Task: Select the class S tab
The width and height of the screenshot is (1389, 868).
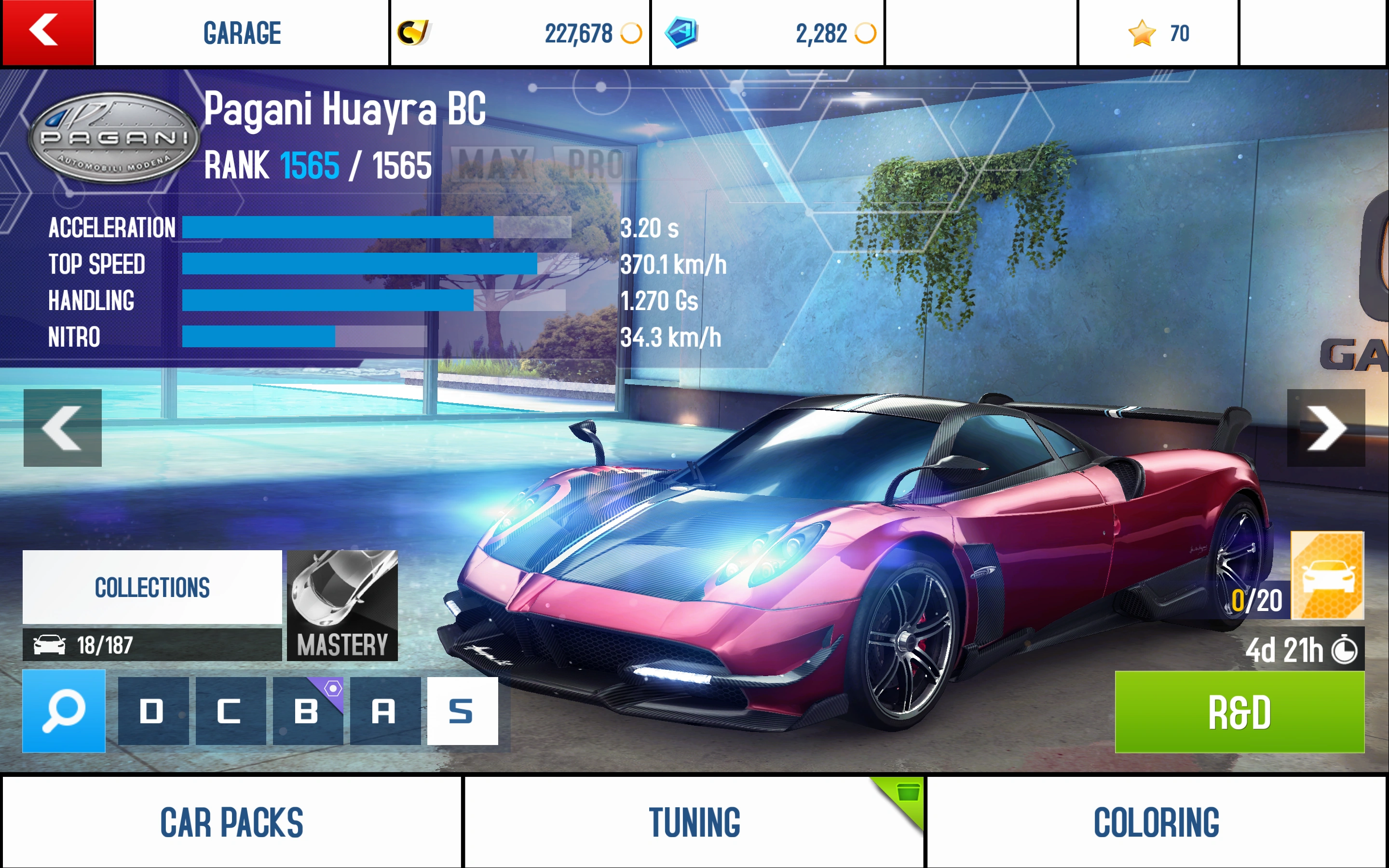Action: pos(462,711)
